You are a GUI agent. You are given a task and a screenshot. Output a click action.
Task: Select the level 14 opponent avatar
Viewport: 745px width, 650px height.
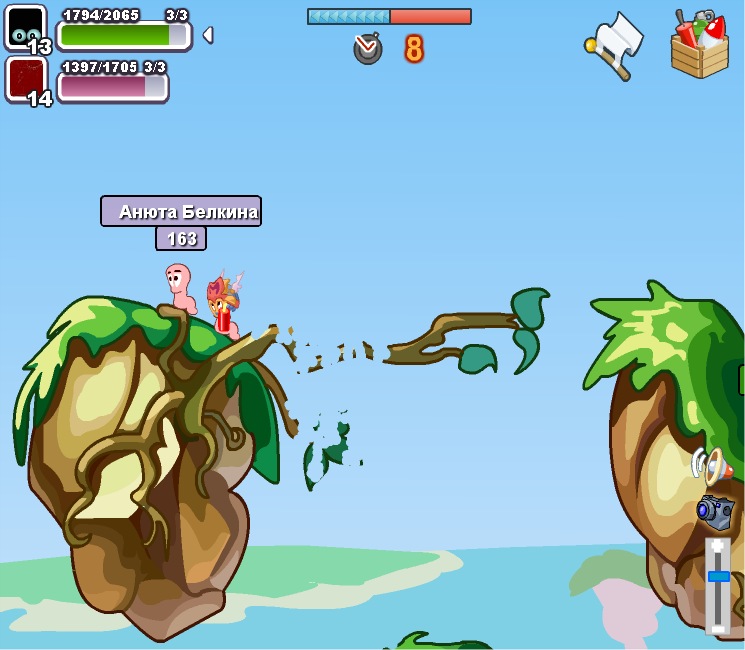[x=25, y=78]
